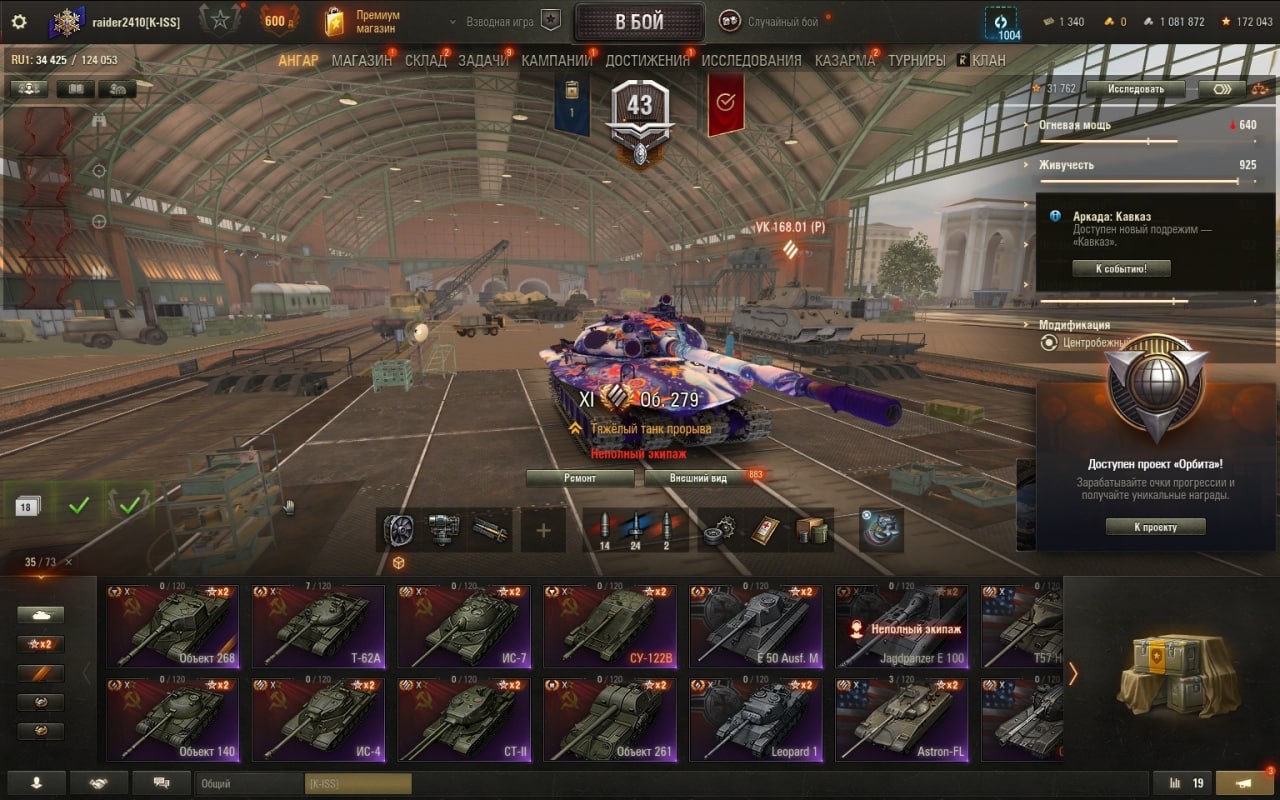This screenshot has width=1280, height=800.
Task: Choose the Leopard 1 tank card
Action: click(x=756, y=719)
